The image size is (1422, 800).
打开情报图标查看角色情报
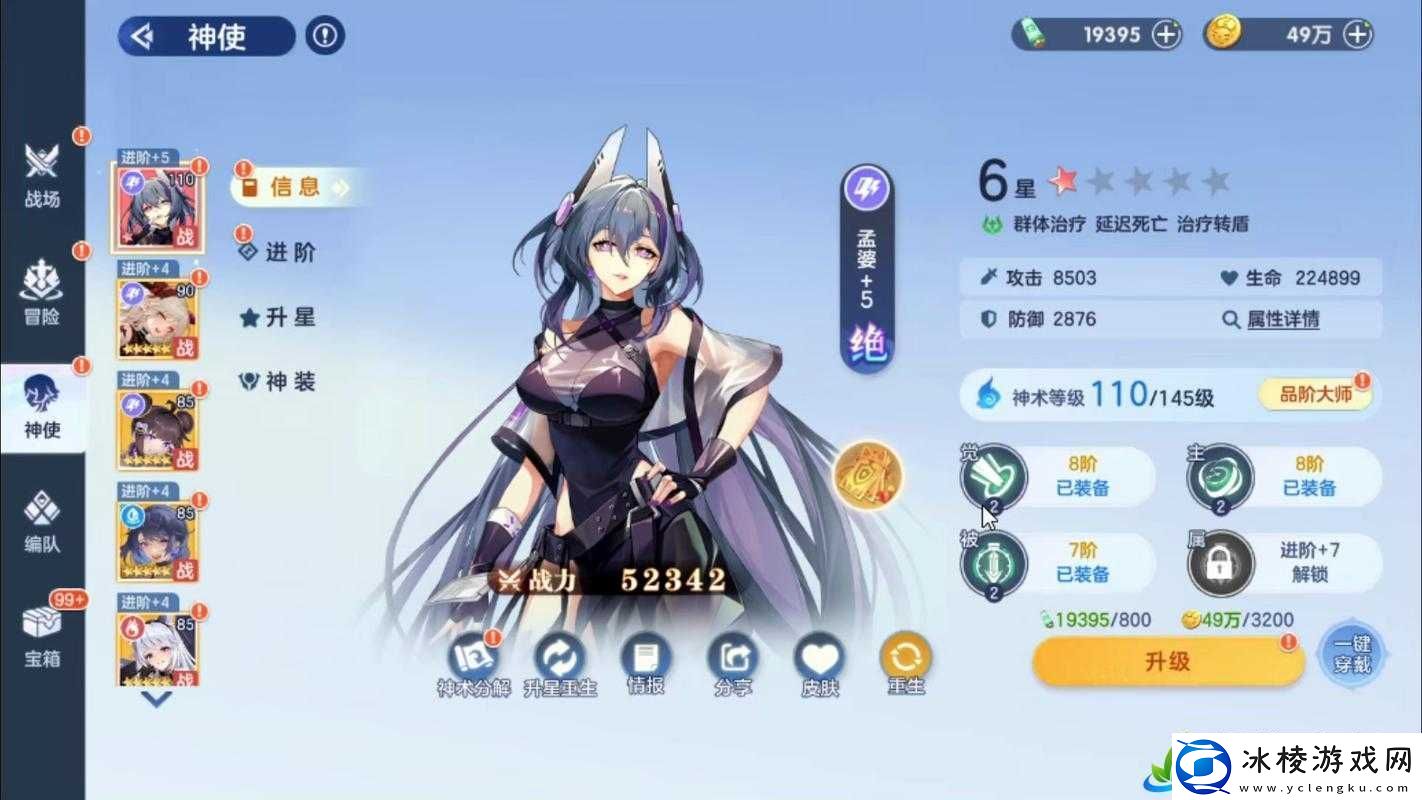pyautogui.click(x=647, y=657)
